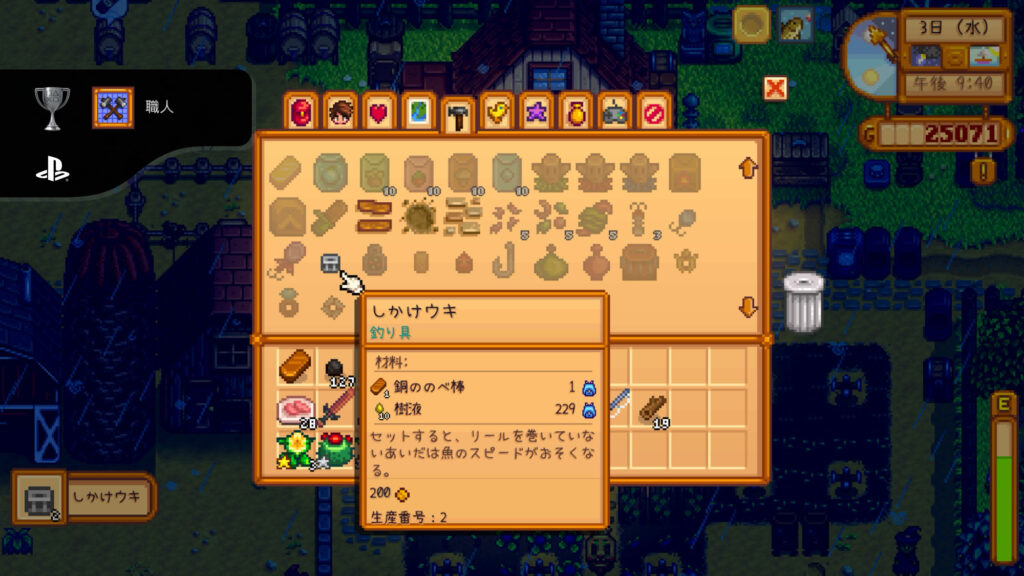Viewport: 1024px width, 576px height.
Task: Open the inventory backpack tab
Action: click(301, 113)
